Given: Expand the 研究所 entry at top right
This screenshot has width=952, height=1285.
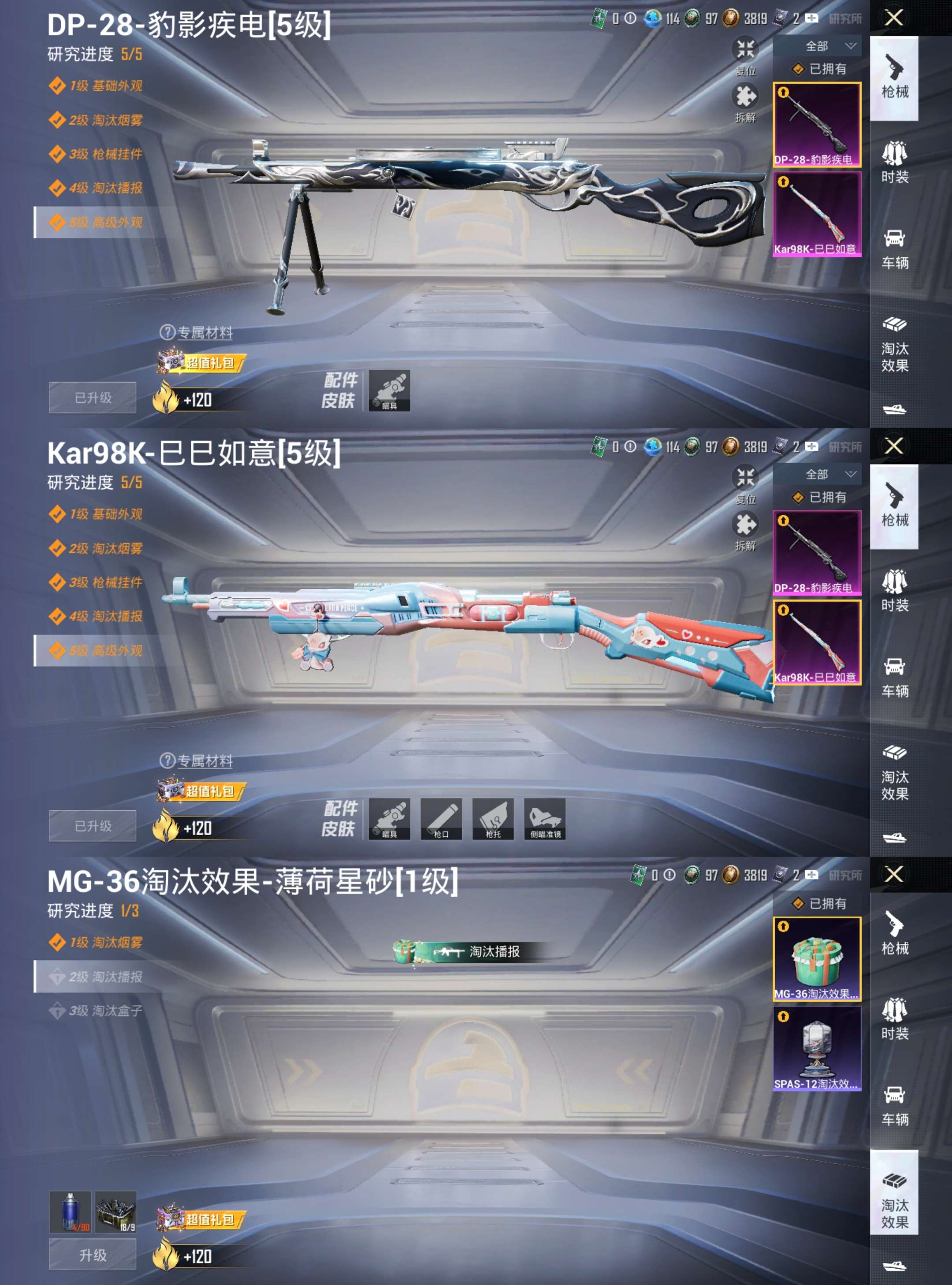Looking at the screenshot, I should tap(845, 19).
